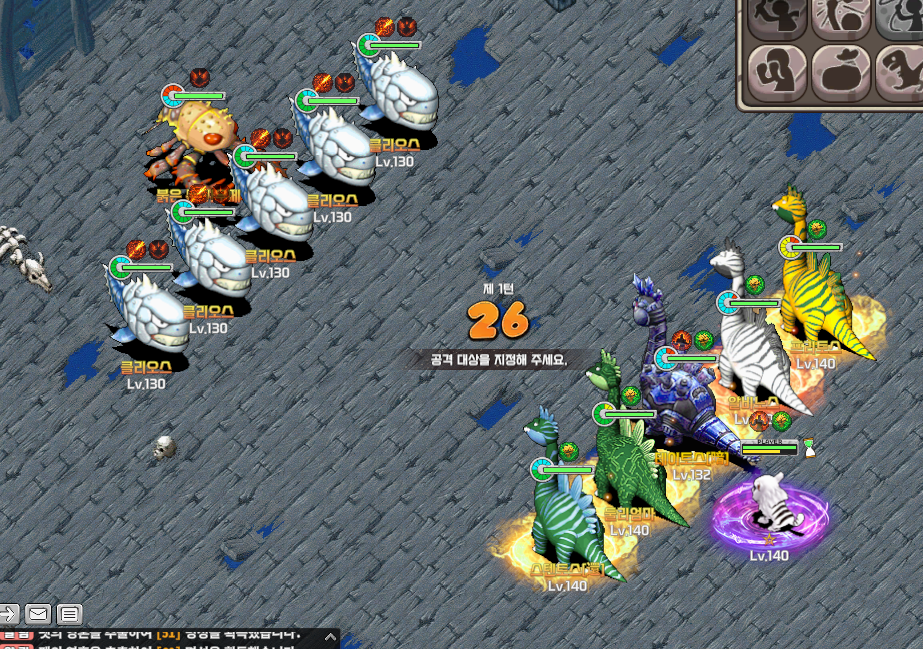Click the arrow button beside the mail icon
Viewport: 923px width, 649px height.
click(9, 614)
